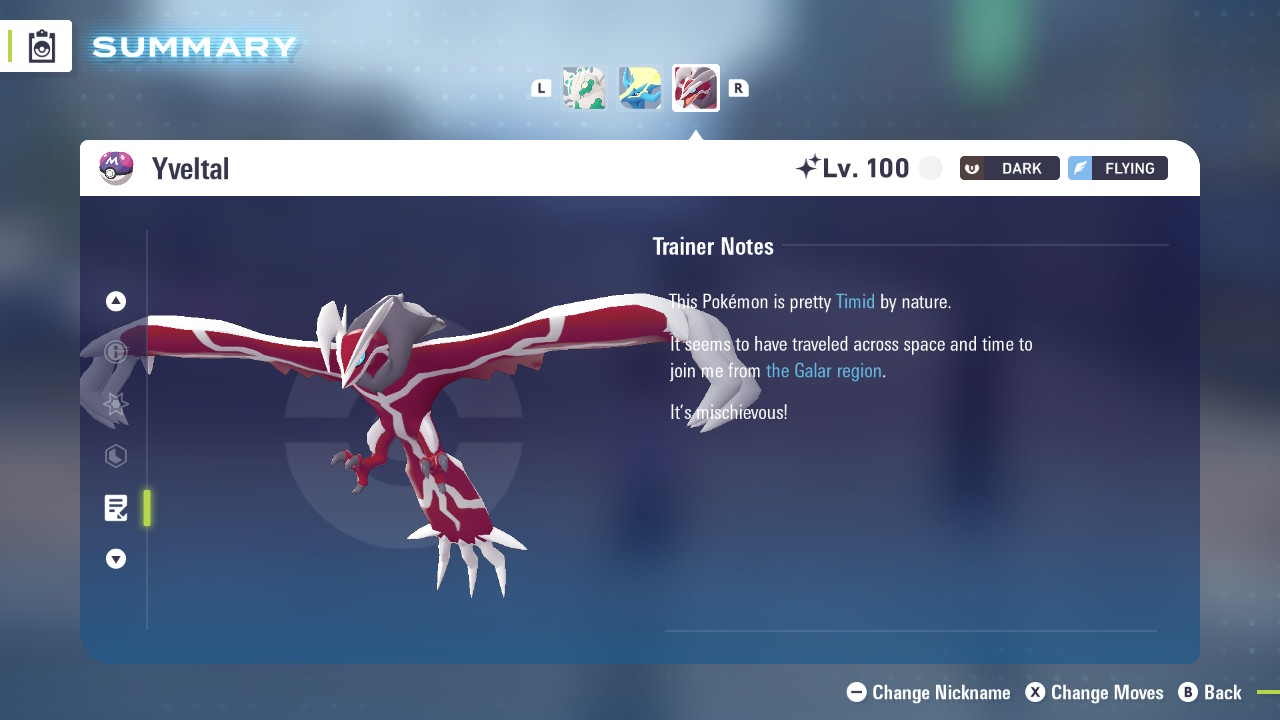Switch to the Xerneas party thumbnail
This screenshot has width=1280, height=720.
[640, 88]
